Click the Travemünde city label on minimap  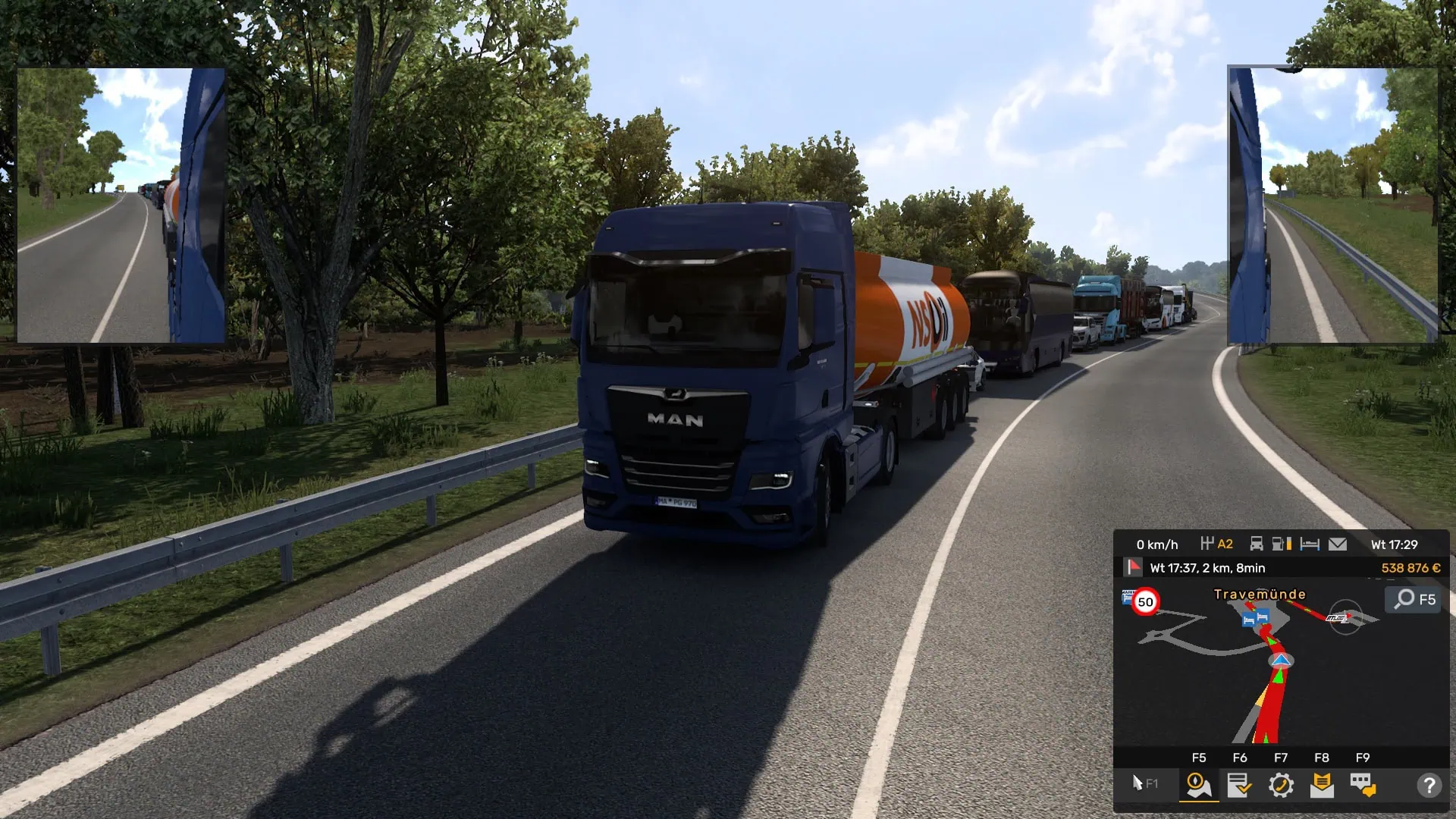[1260, 594]
